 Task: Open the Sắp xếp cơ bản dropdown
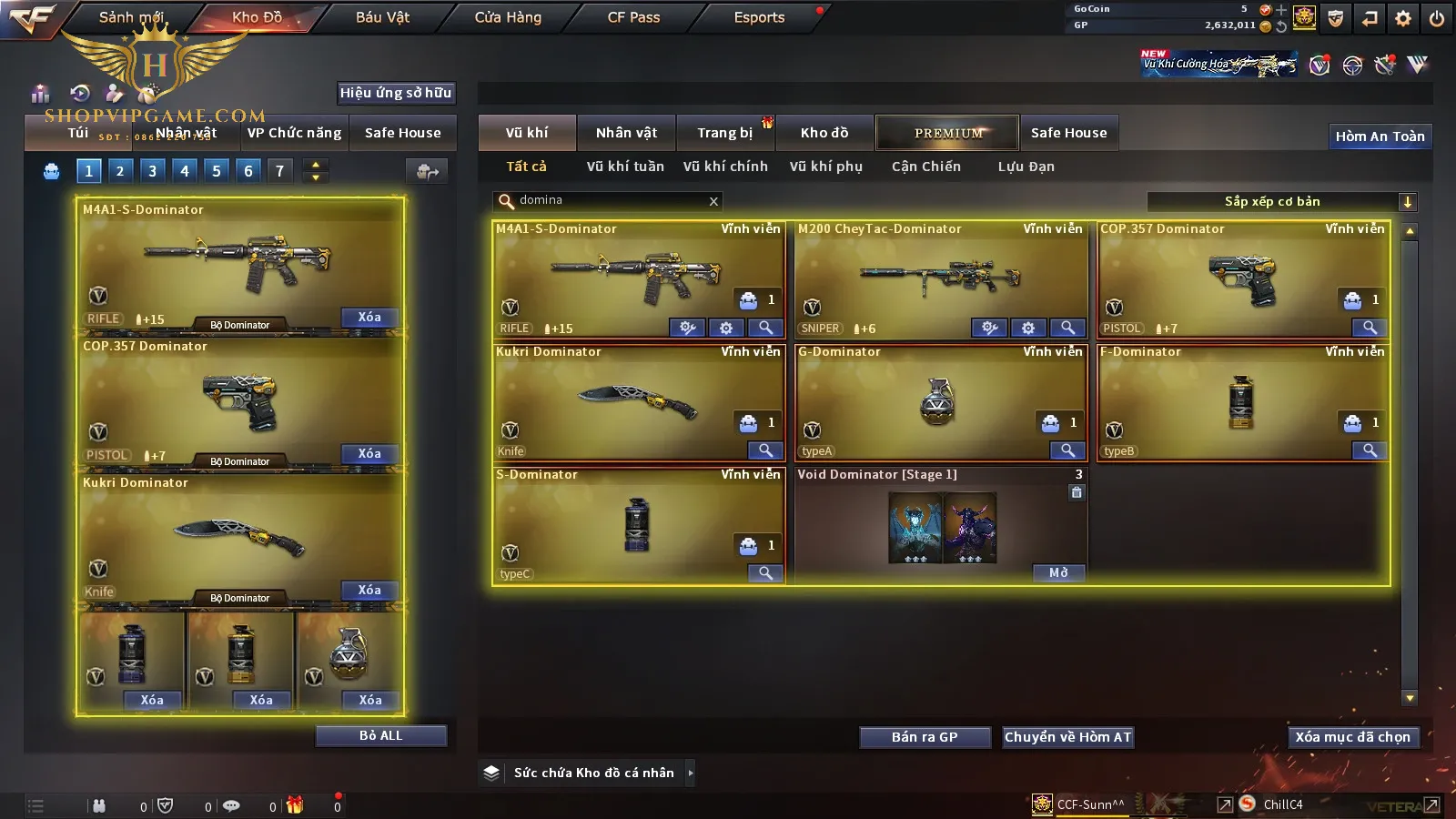click(x=1407, y=202)
